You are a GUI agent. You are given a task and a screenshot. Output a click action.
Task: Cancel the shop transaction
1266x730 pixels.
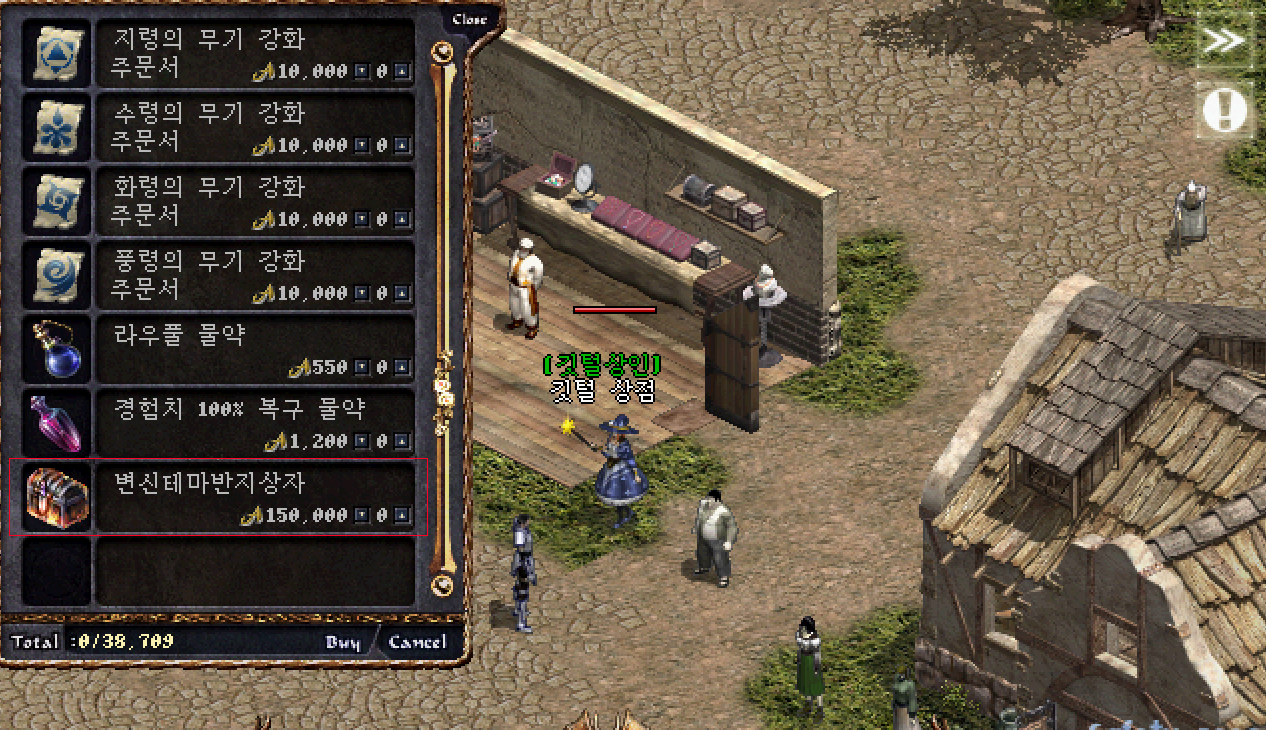pos(417,642)
